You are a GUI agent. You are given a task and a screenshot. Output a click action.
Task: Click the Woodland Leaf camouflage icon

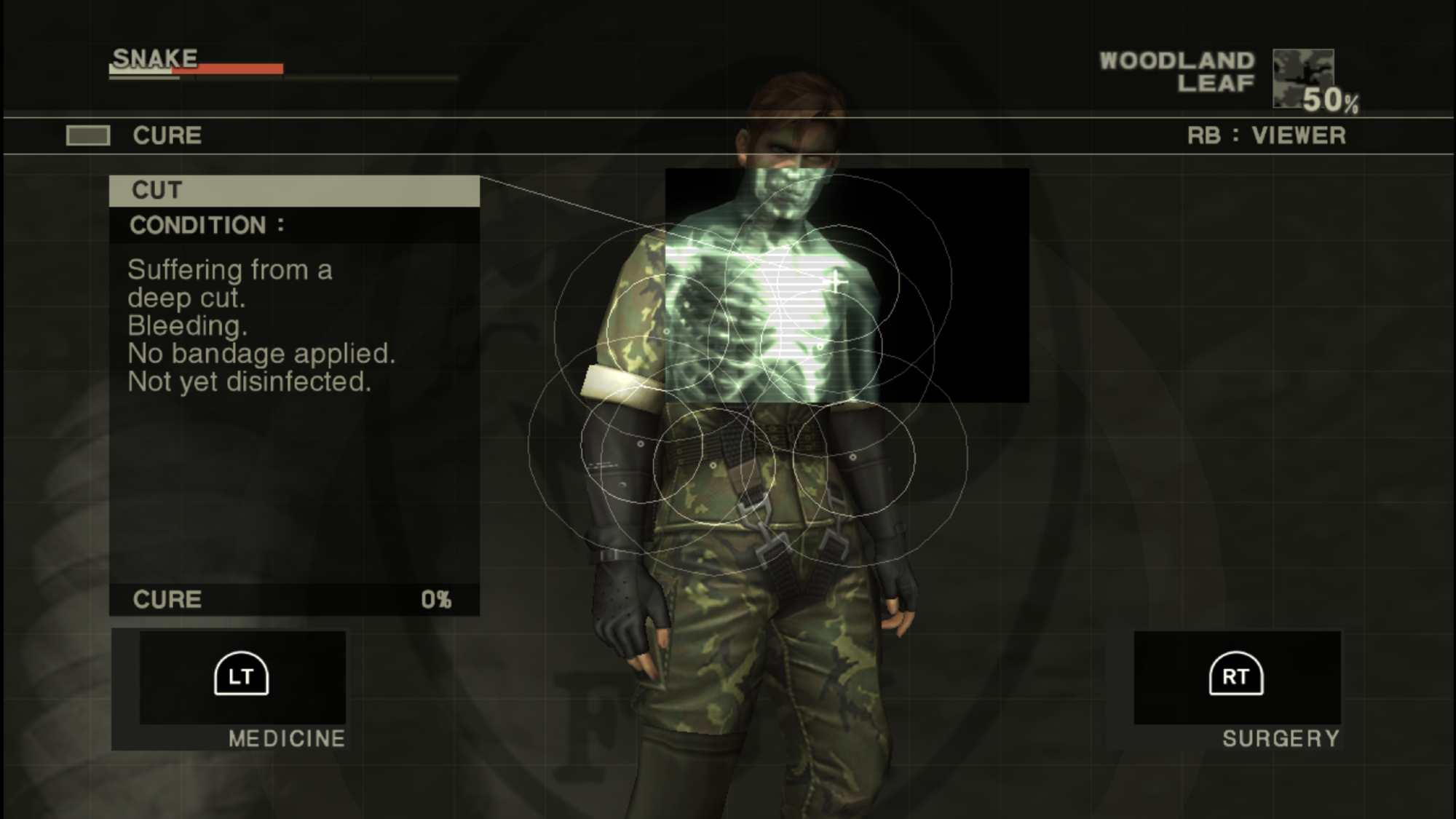(1302, 78)
